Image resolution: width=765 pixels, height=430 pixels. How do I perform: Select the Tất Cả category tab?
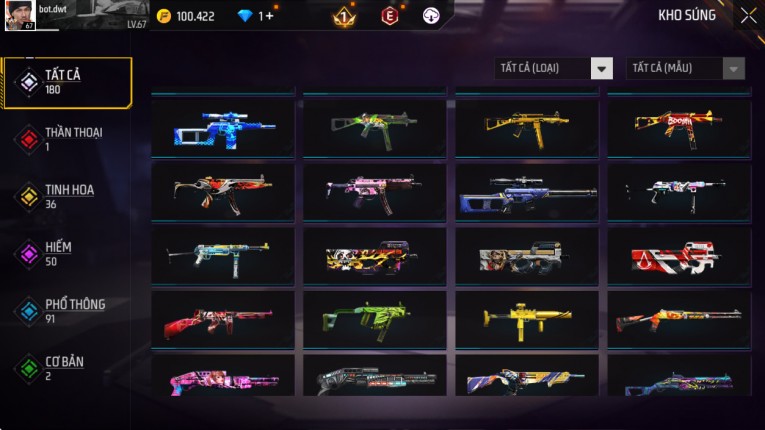[x=66, y=82]
